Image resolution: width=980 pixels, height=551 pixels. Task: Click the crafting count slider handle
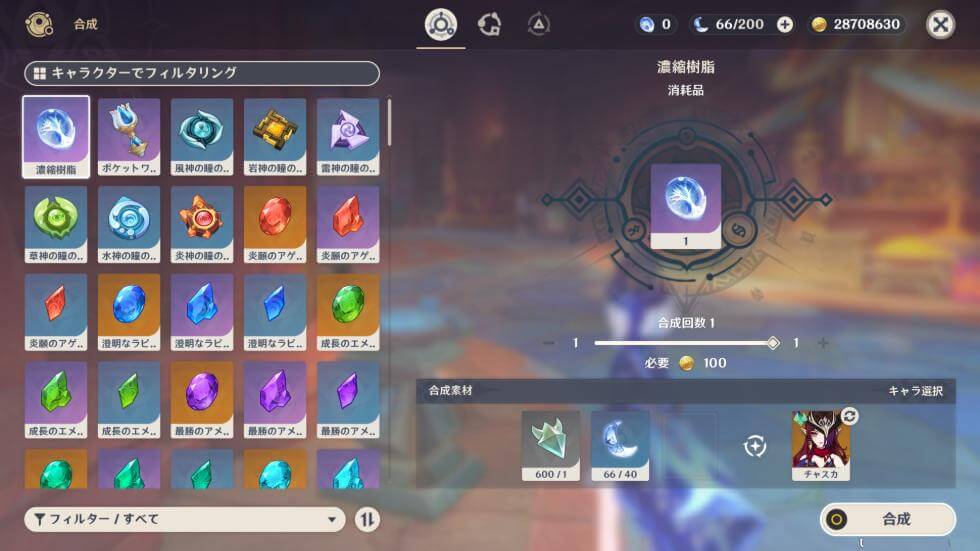tap(772, 343)
